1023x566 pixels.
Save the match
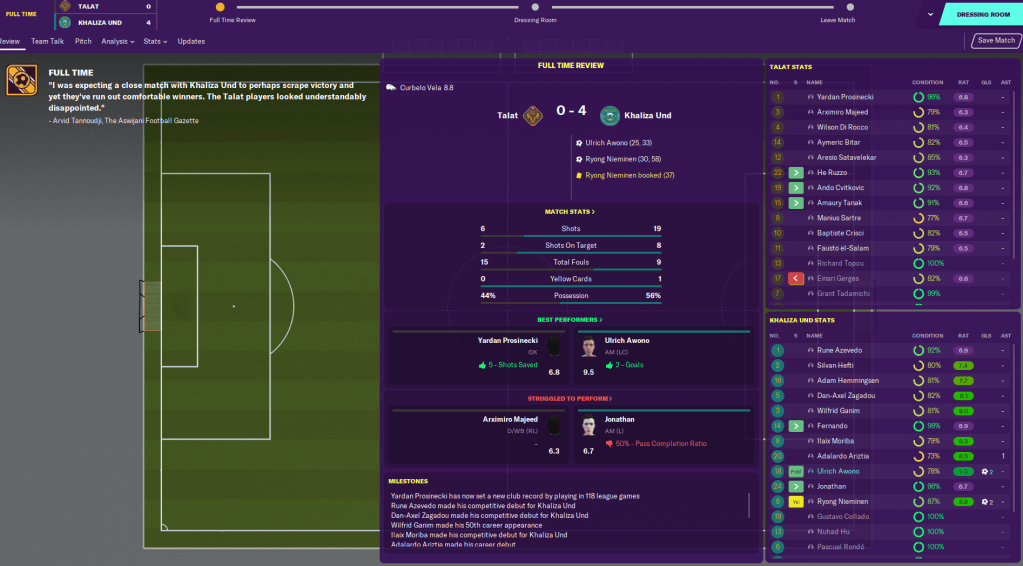[996, 41]
